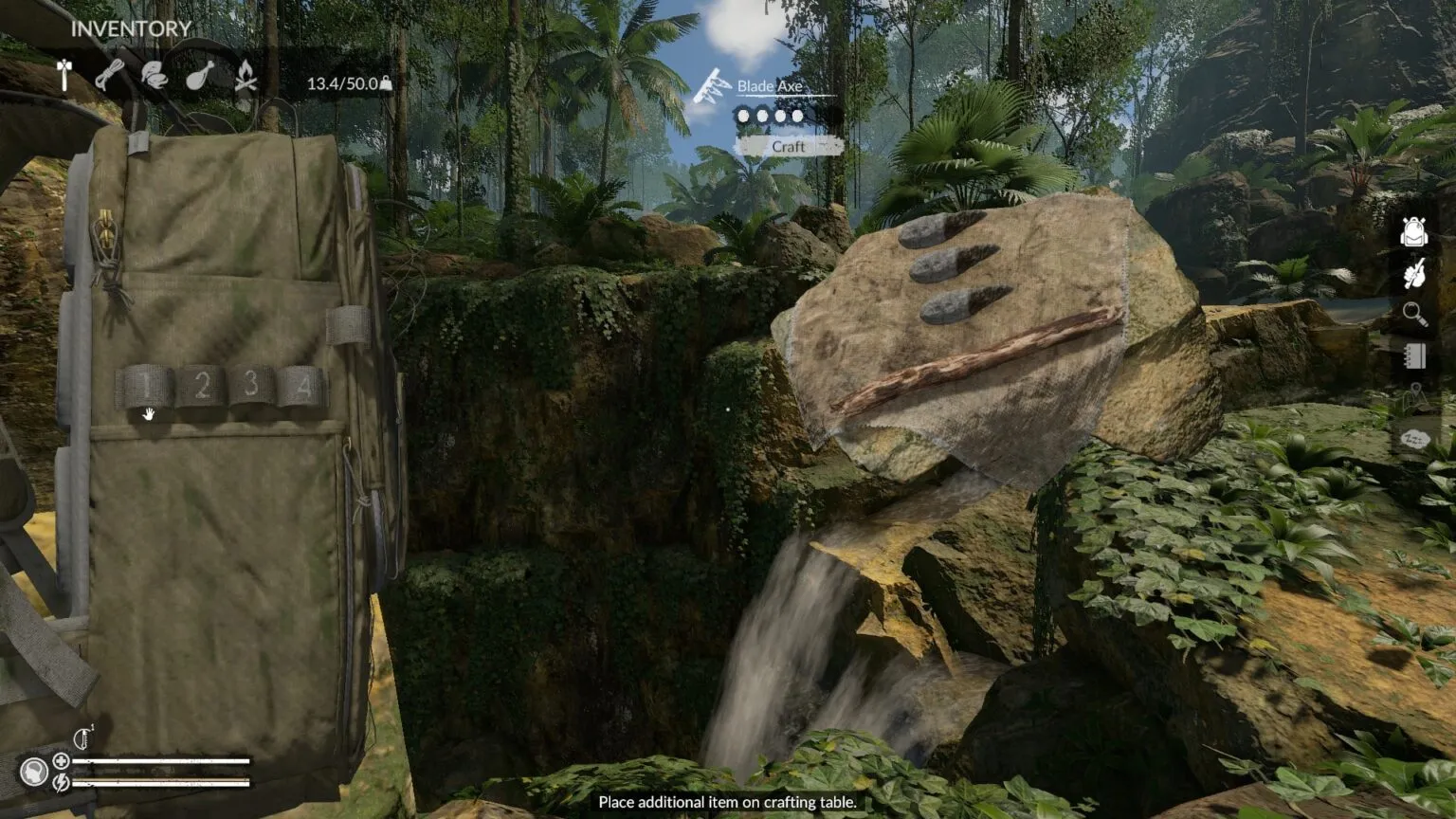Open the rope materials tab
This screenshot has height=819, width=1456.
click(x=109, y=76)
